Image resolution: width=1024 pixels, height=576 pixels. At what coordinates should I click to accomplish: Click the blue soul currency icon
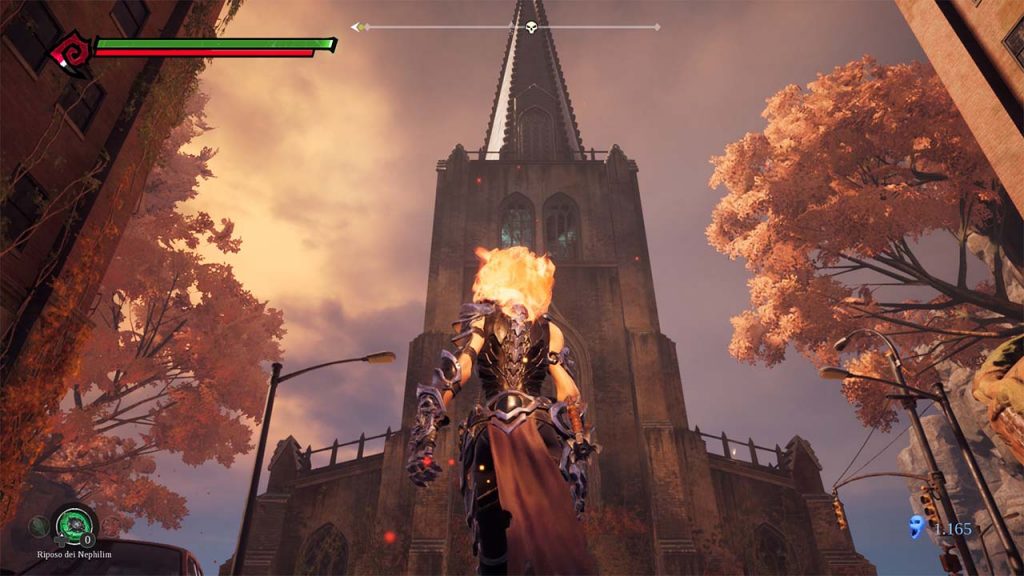click(x=916, y=527)
